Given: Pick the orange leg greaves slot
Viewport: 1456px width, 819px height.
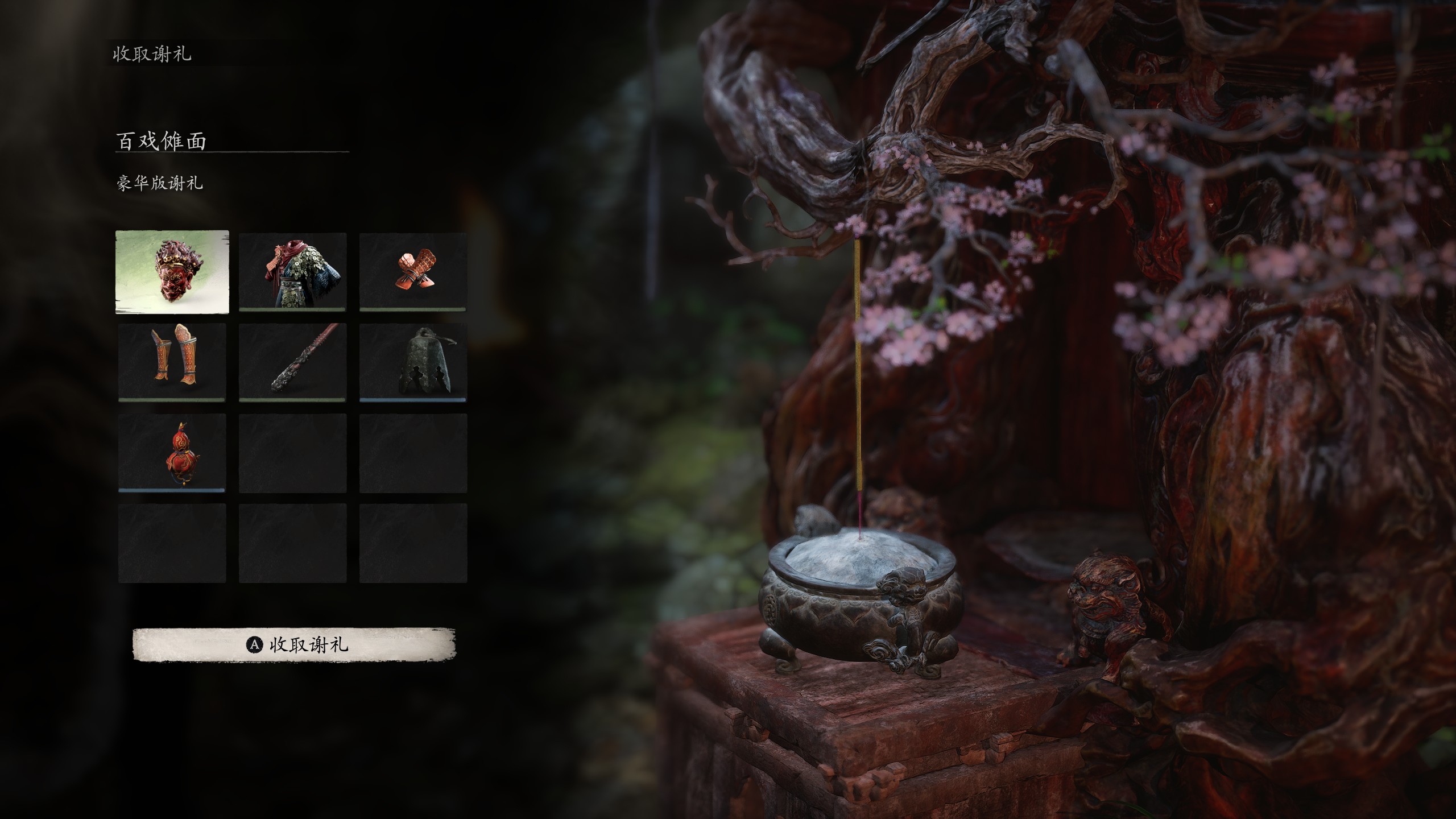Looking at the screenshot, I should [172, 362].
